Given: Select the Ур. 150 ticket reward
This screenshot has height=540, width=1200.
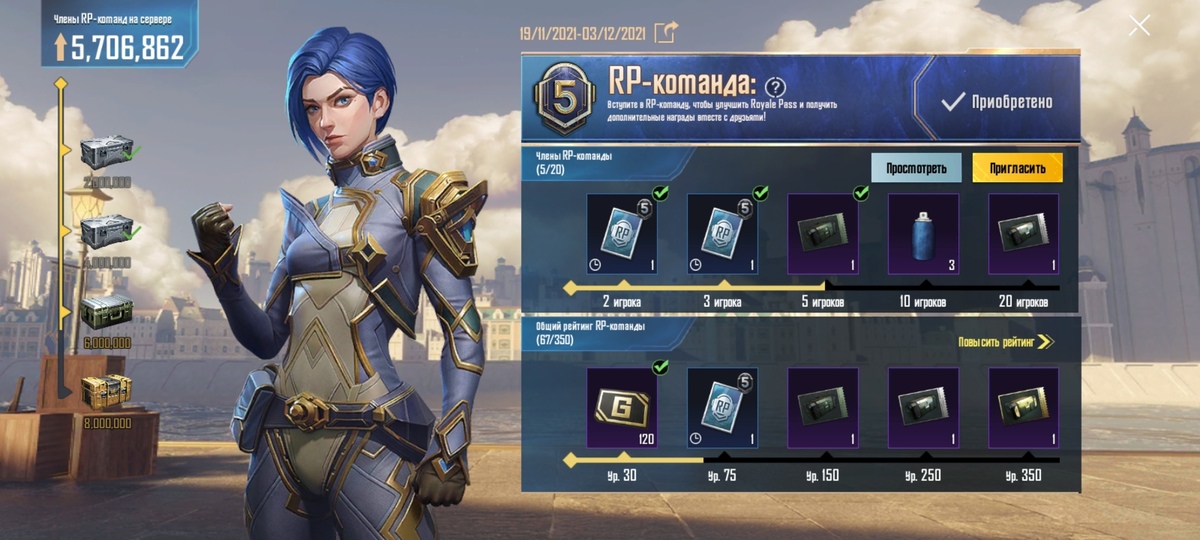Looking at the screenshot, I should click(x=823, y=407).
